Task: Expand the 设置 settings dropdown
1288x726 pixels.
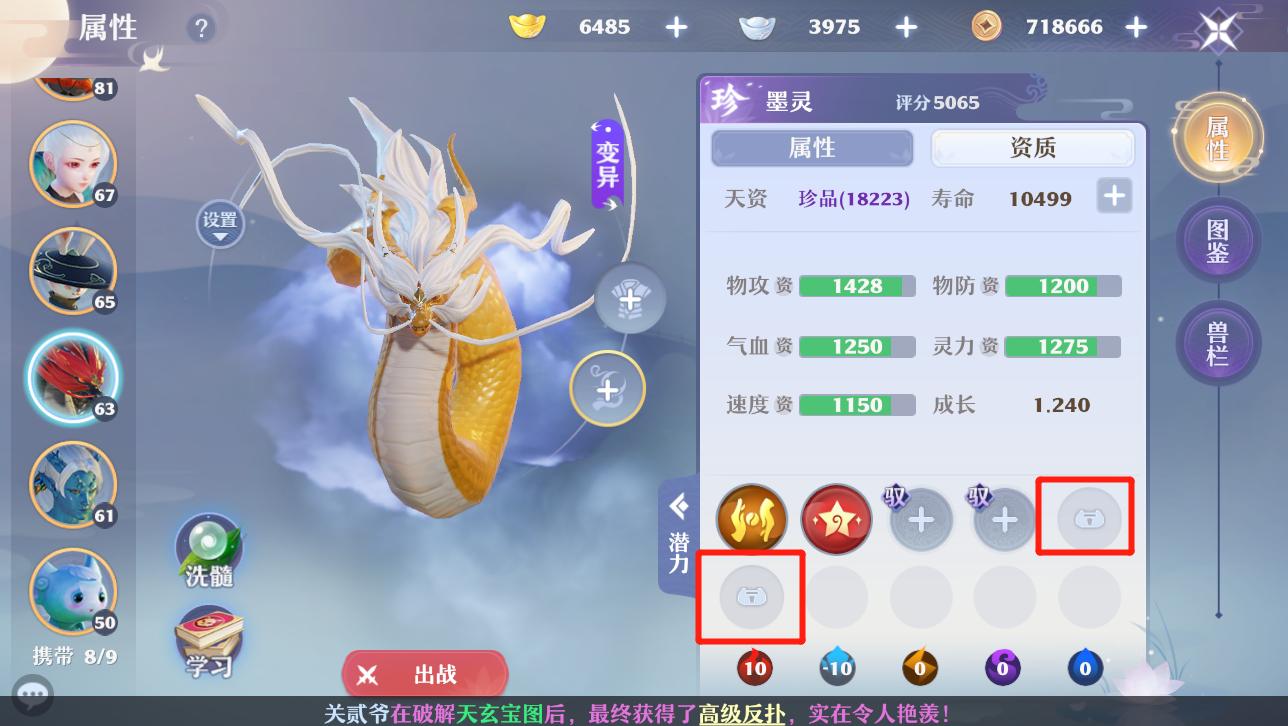Action: click(x=220, y=224)
